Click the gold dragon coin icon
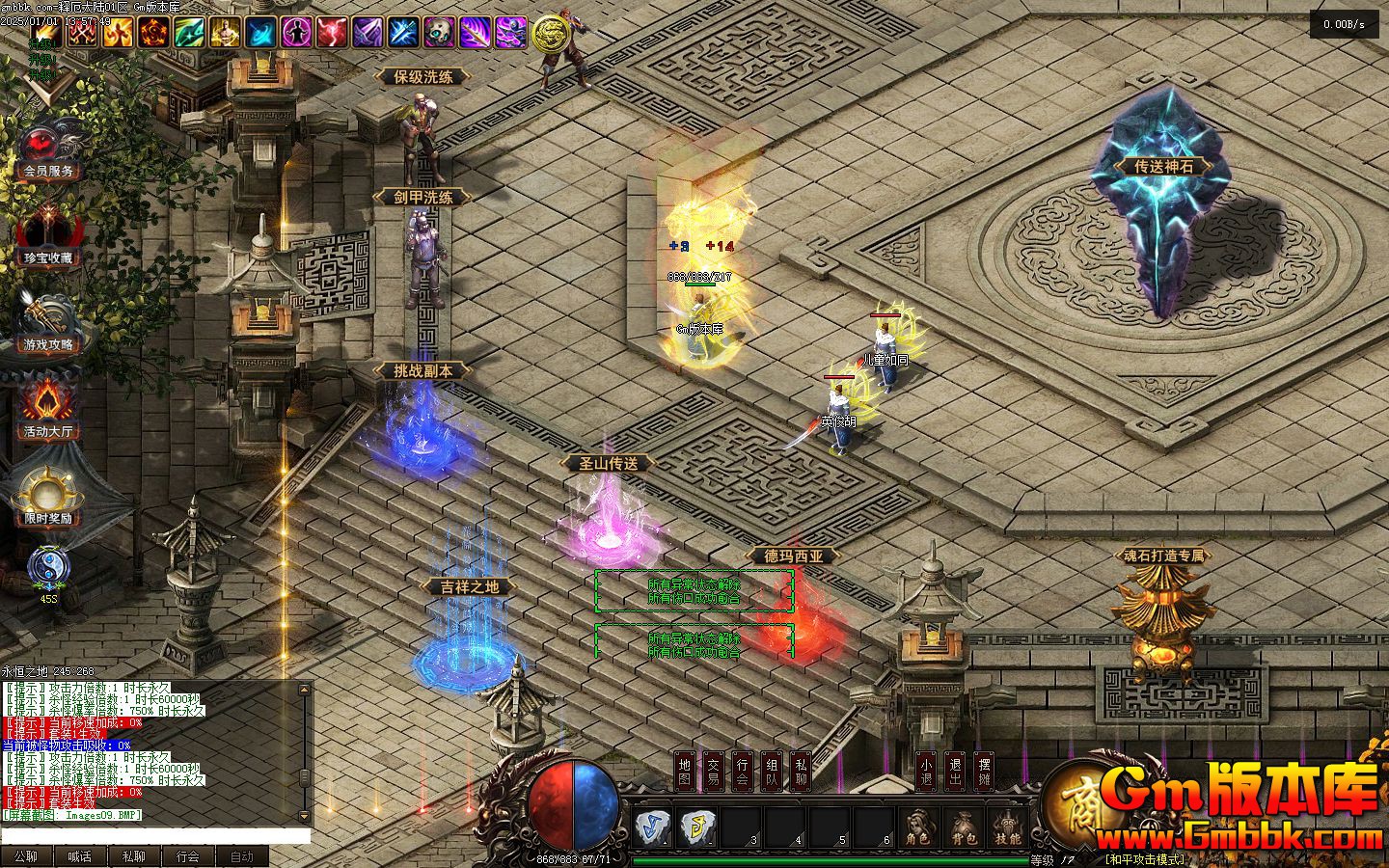 [549, 33]
